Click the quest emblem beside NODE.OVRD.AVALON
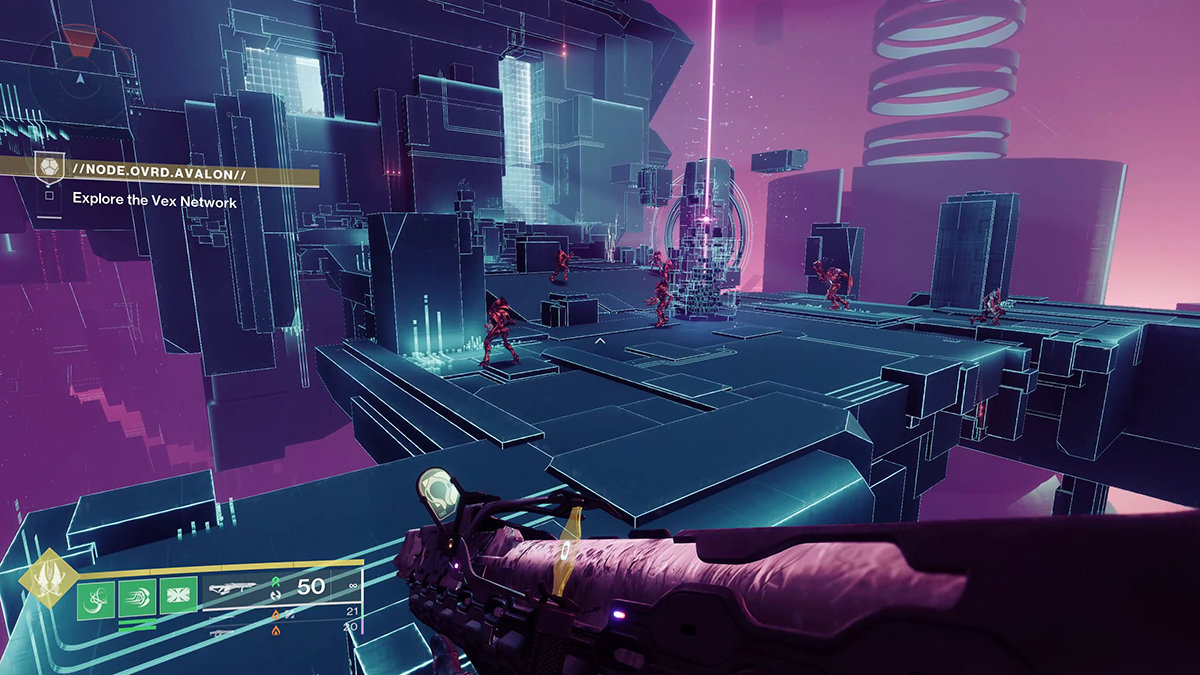Viewport: 1200px width, 675px height. 48,167
